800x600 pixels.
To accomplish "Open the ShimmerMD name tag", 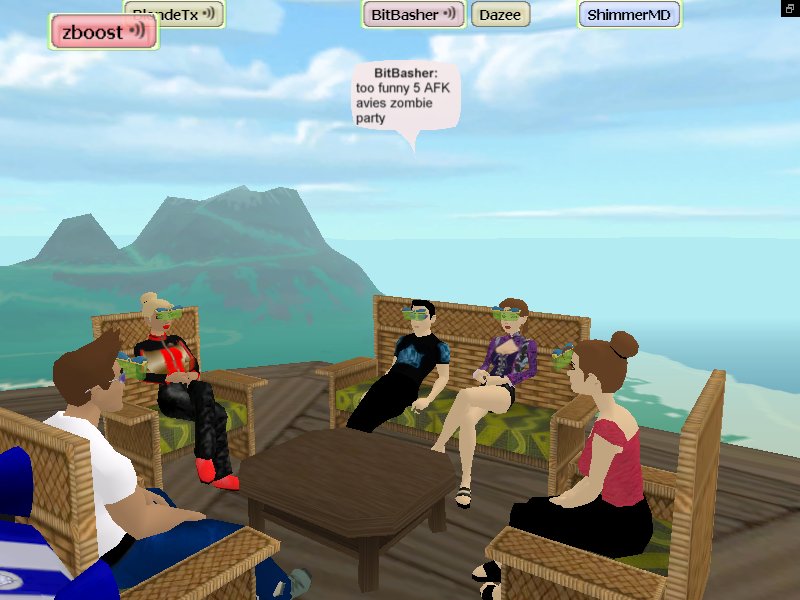I will click(629, 15).
